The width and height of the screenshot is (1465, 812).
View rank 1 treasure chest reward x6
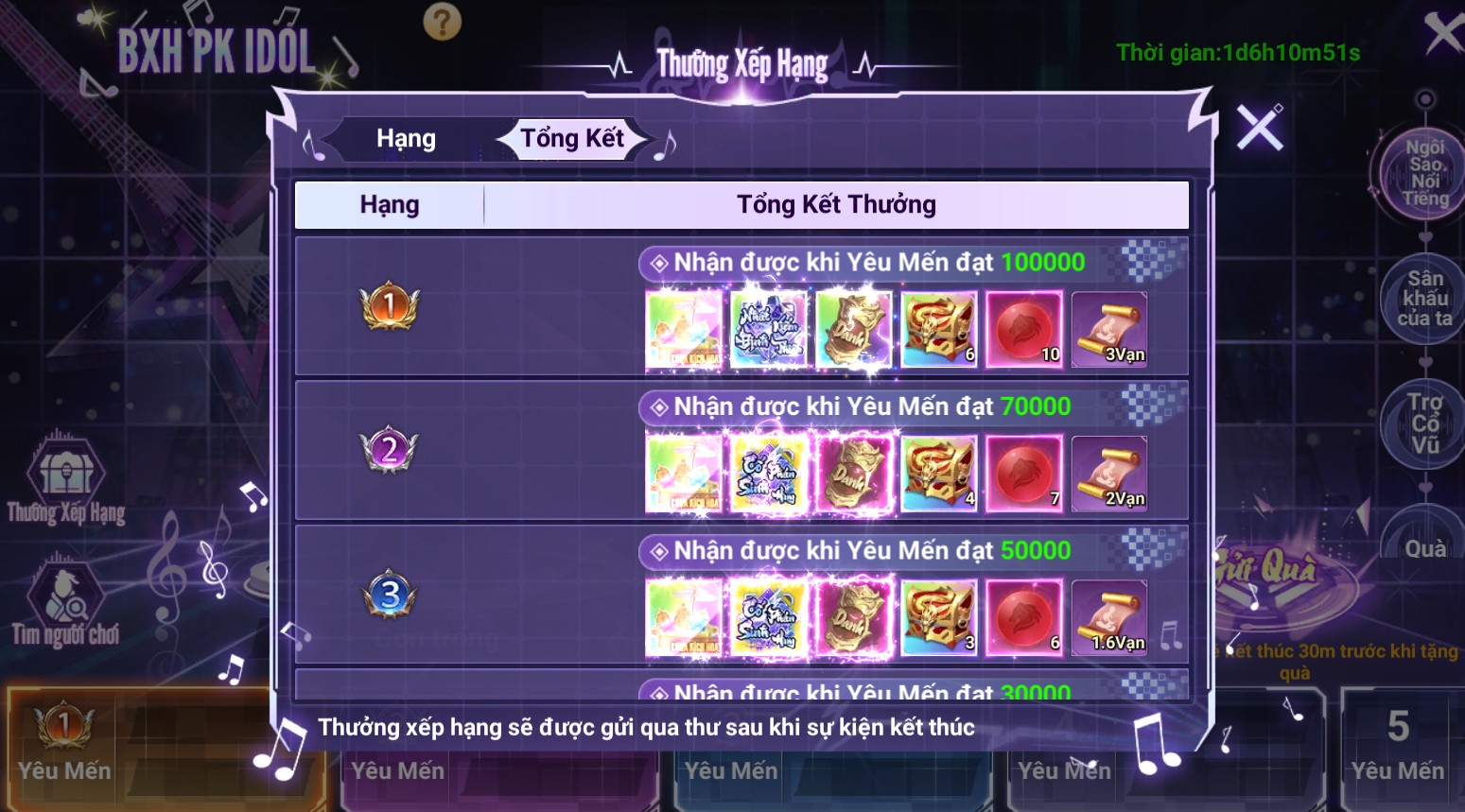click(x=939, y=329)
